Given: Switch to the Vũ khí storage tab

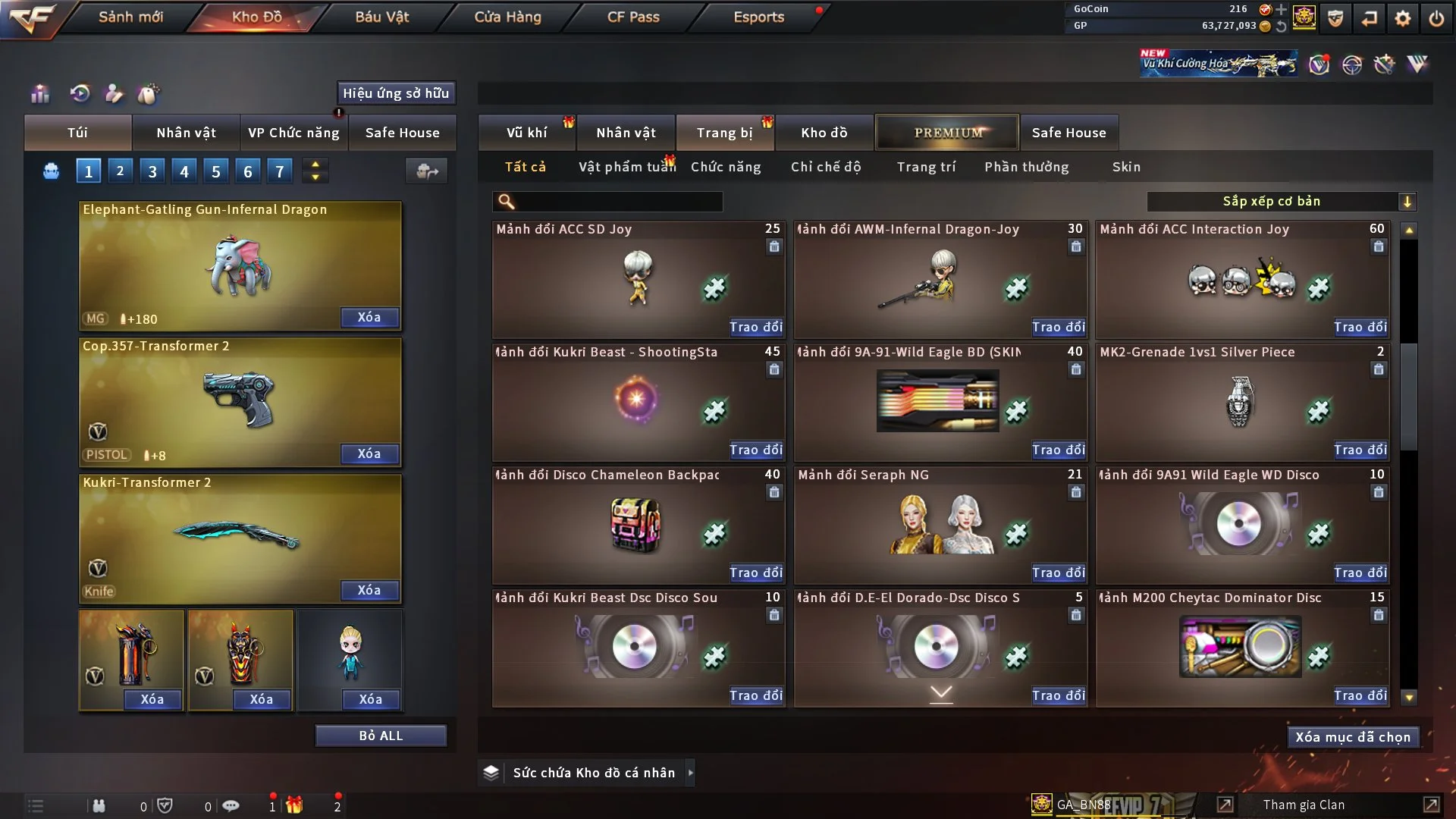Looking at the screenshot, I should pyautogui.click(x=526, y=133).
